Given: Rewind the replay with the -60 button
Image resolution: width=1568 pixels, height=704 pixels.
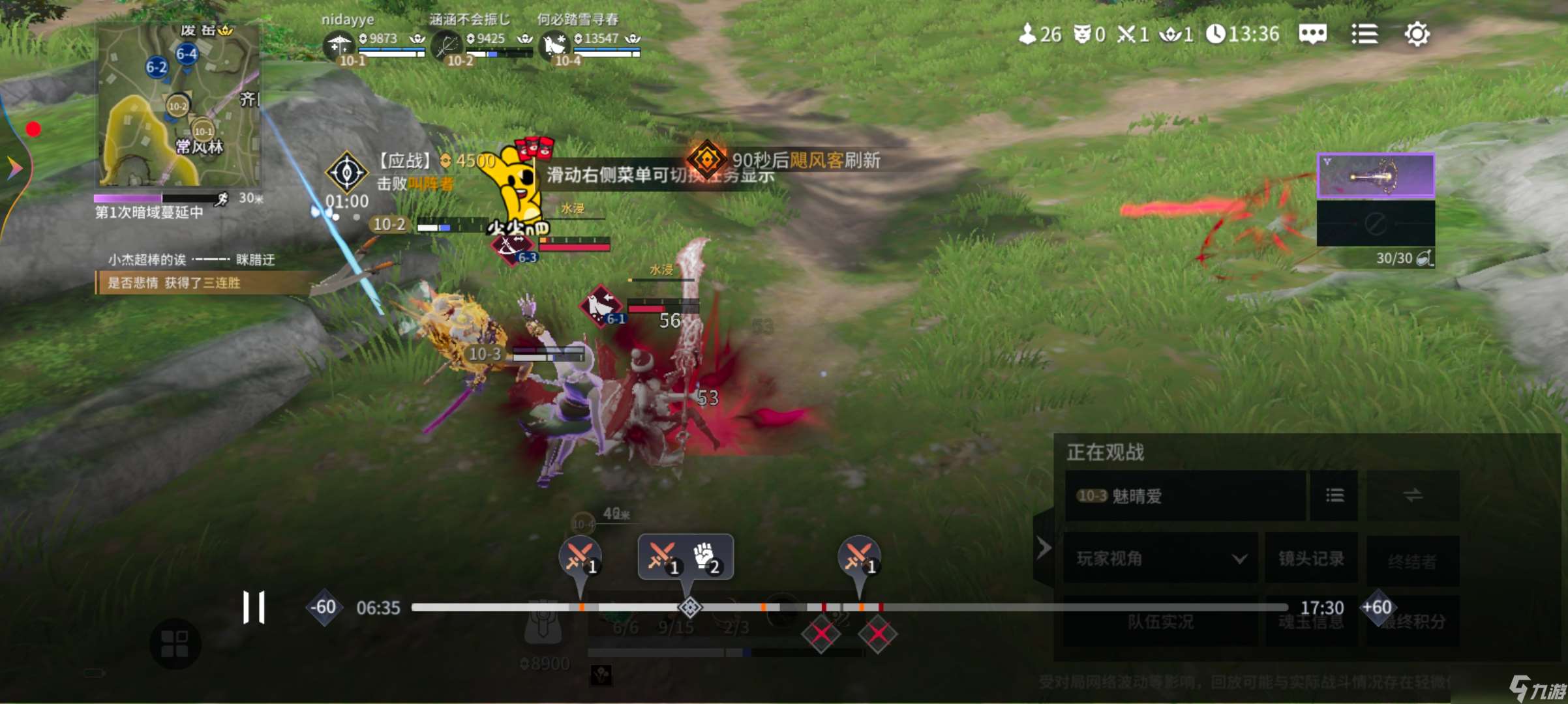Looking at the screenshot, I should pyautogui.click(x=324, y=608).
